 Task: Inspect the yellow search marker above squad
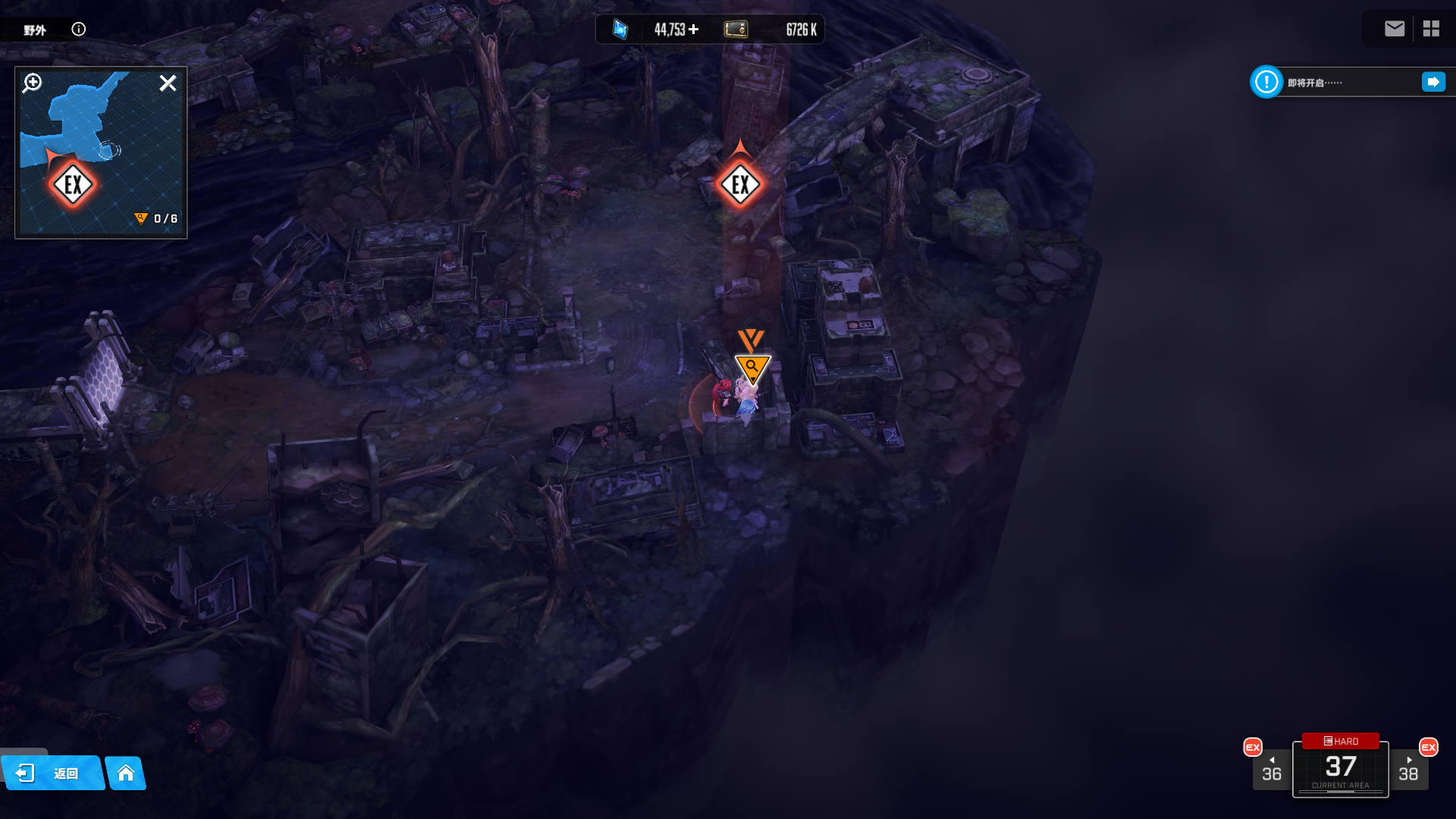click(x=752, y=369)
